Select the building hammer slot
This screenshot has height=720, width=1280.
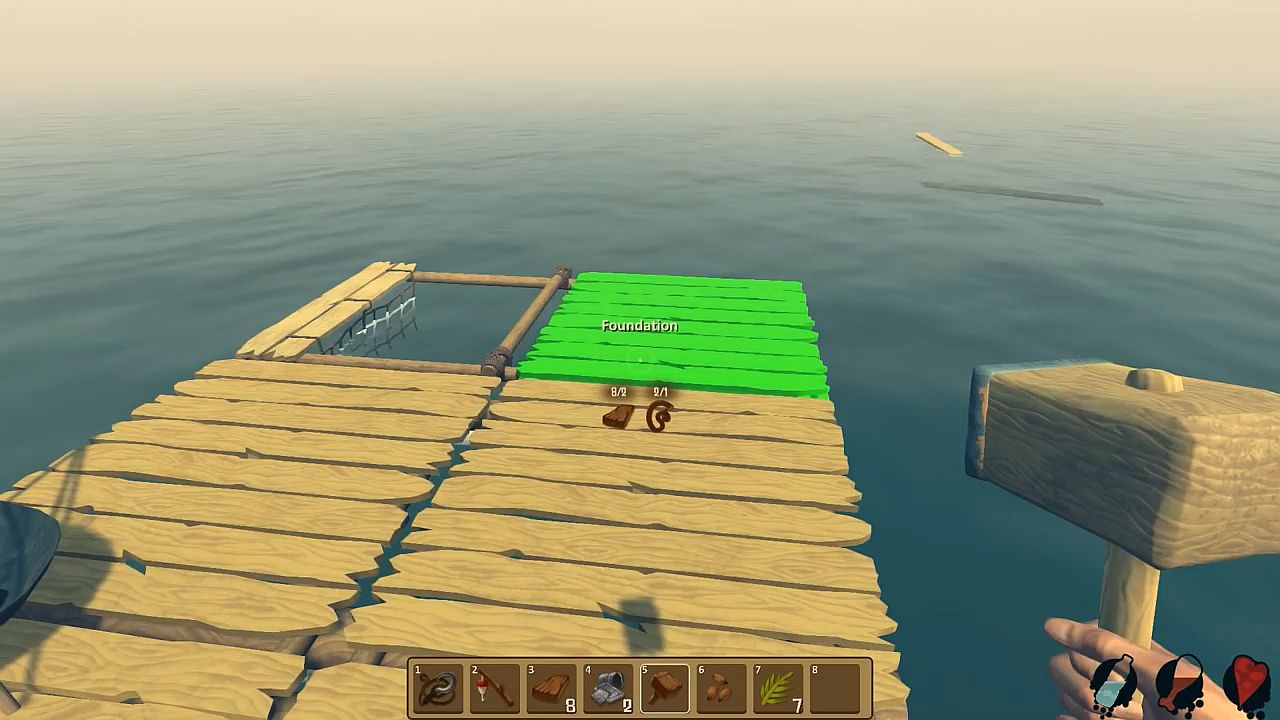coord(665,688)
